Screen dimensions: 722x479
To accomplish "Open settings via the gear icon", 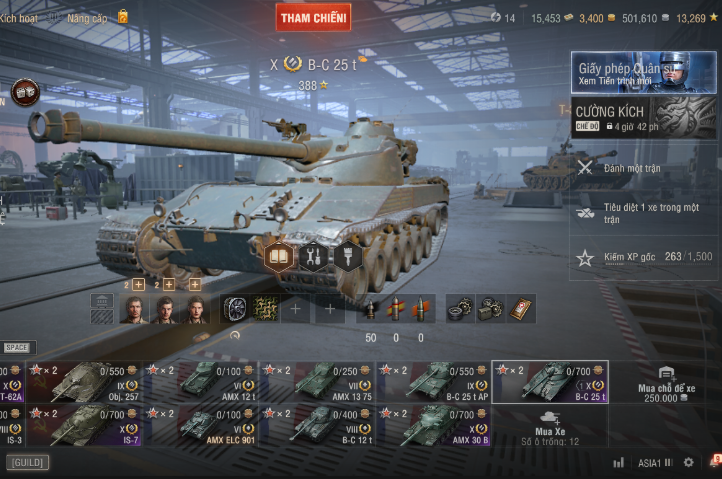I will (688, 463).
